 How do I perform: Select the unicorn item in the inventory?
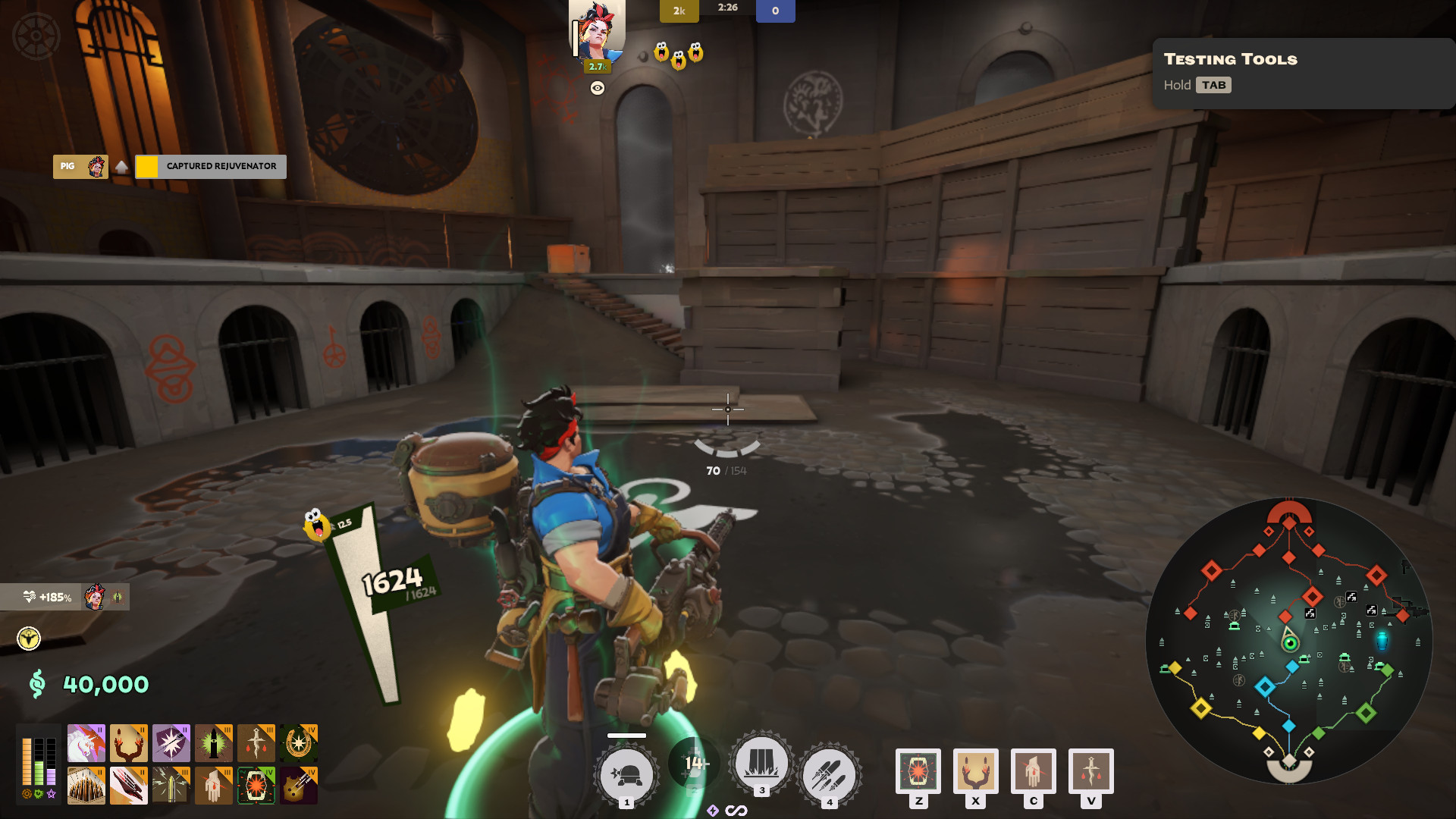point(86,742)
